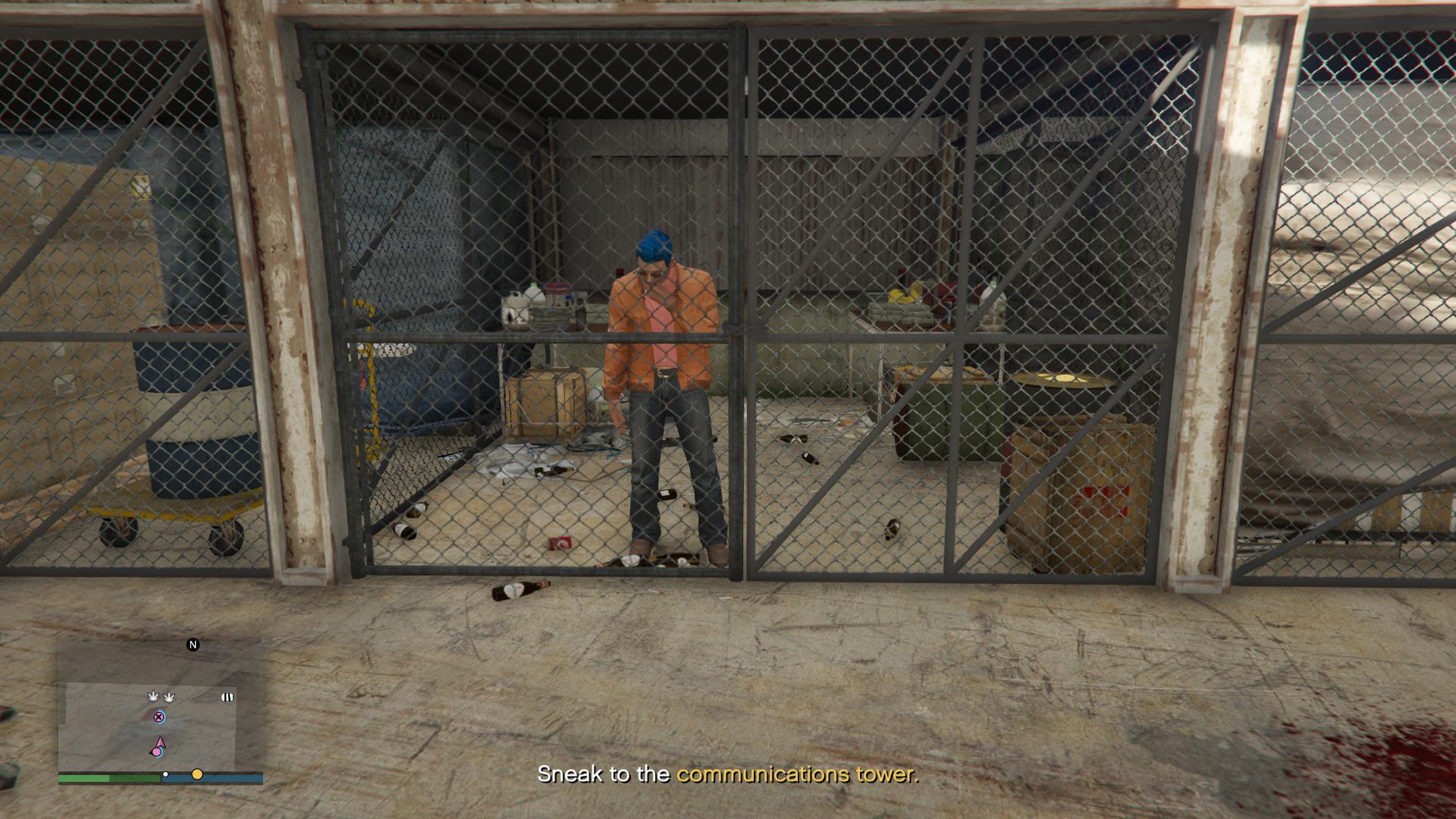The image size is (1456, 819).
Task: Click the yellow dot on the minimap status bar
Action: coord(196,775)
